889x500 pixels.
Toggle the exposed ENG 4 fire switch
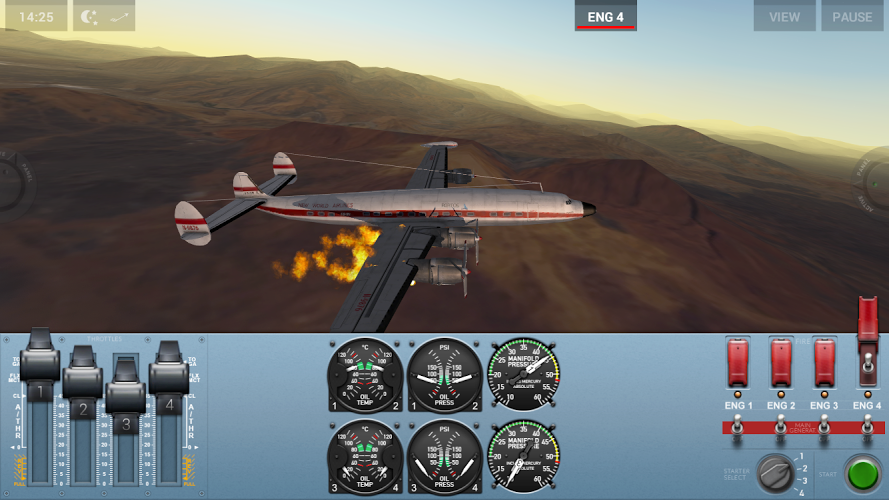868,362
